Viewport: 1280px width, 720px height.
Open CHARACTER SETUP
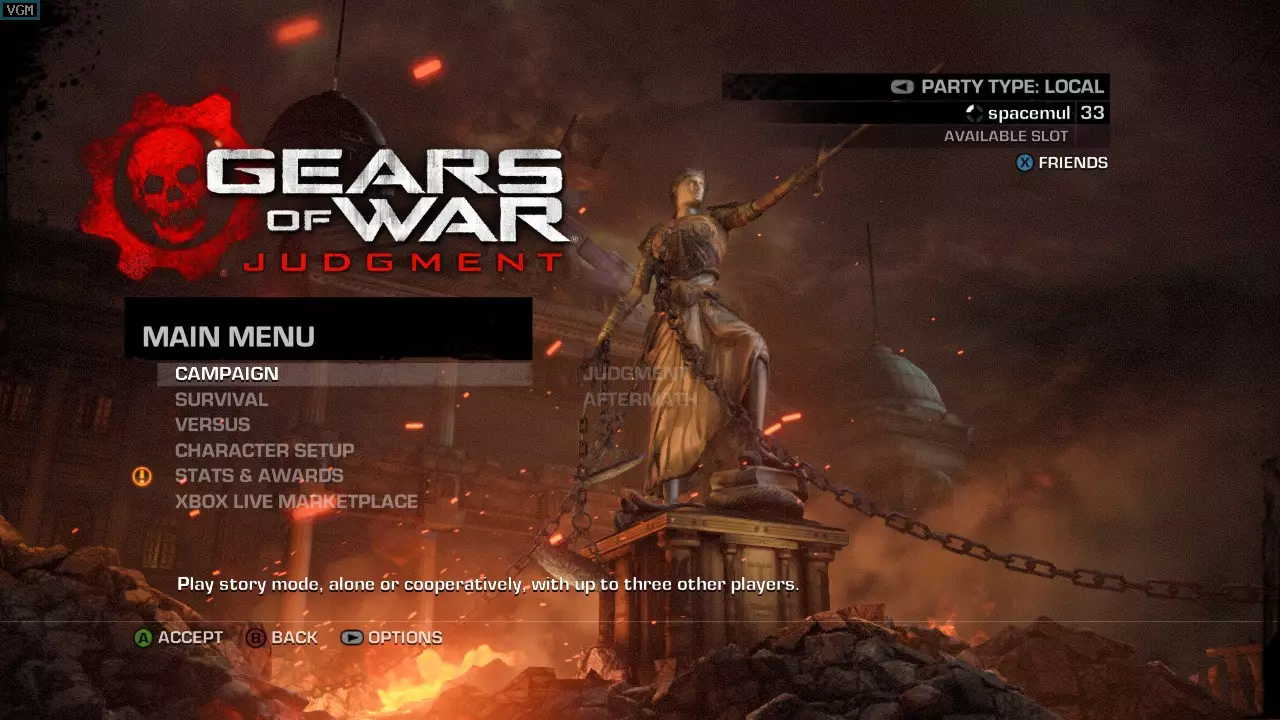click(264, 450)
